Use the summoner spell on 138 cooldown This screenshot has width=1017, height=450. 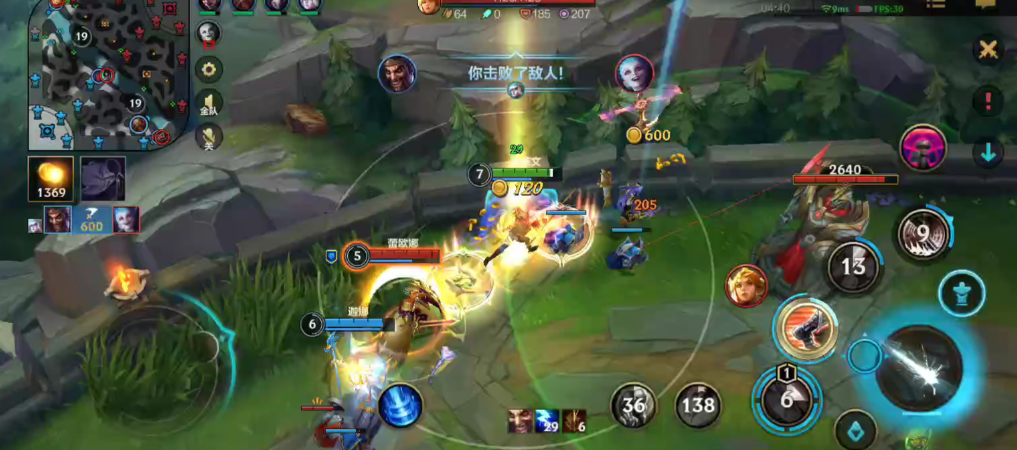click(x=698, y=405)
